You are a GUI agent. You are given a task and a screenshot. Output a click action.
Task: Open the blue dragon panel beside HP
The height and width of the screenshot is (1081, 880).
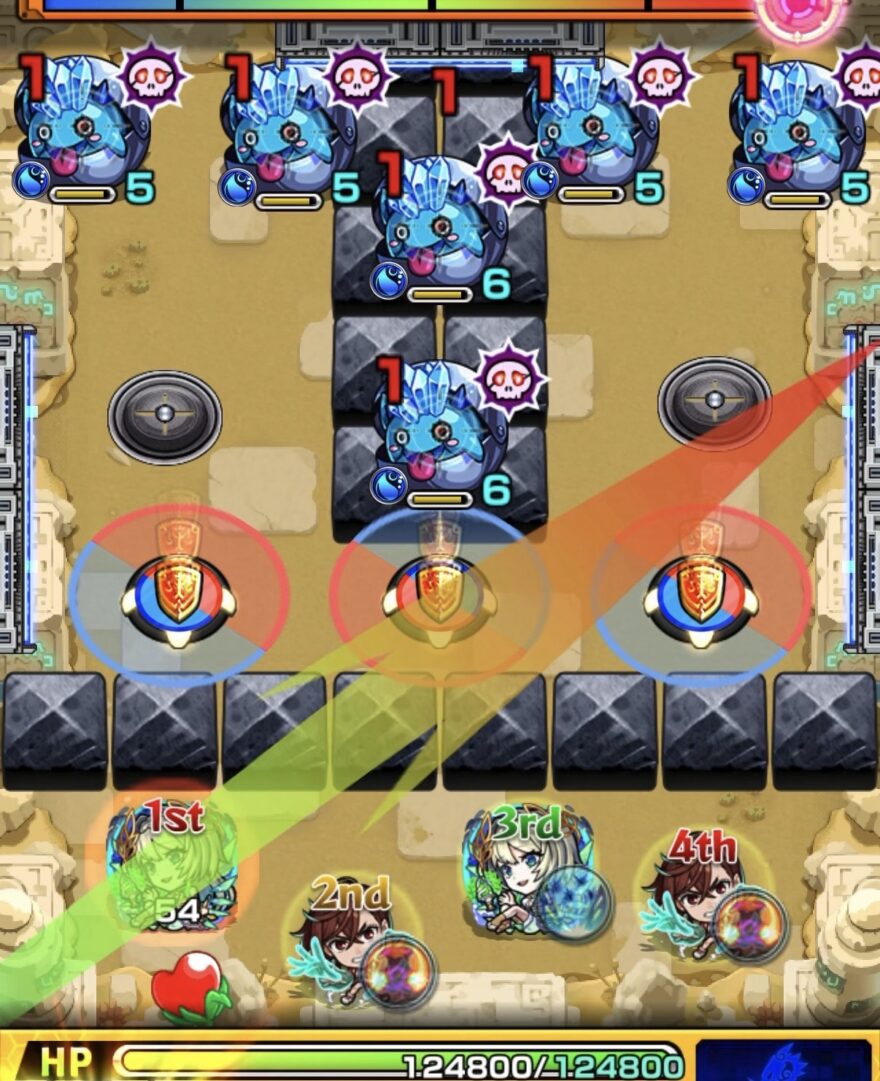(783, 1060)
